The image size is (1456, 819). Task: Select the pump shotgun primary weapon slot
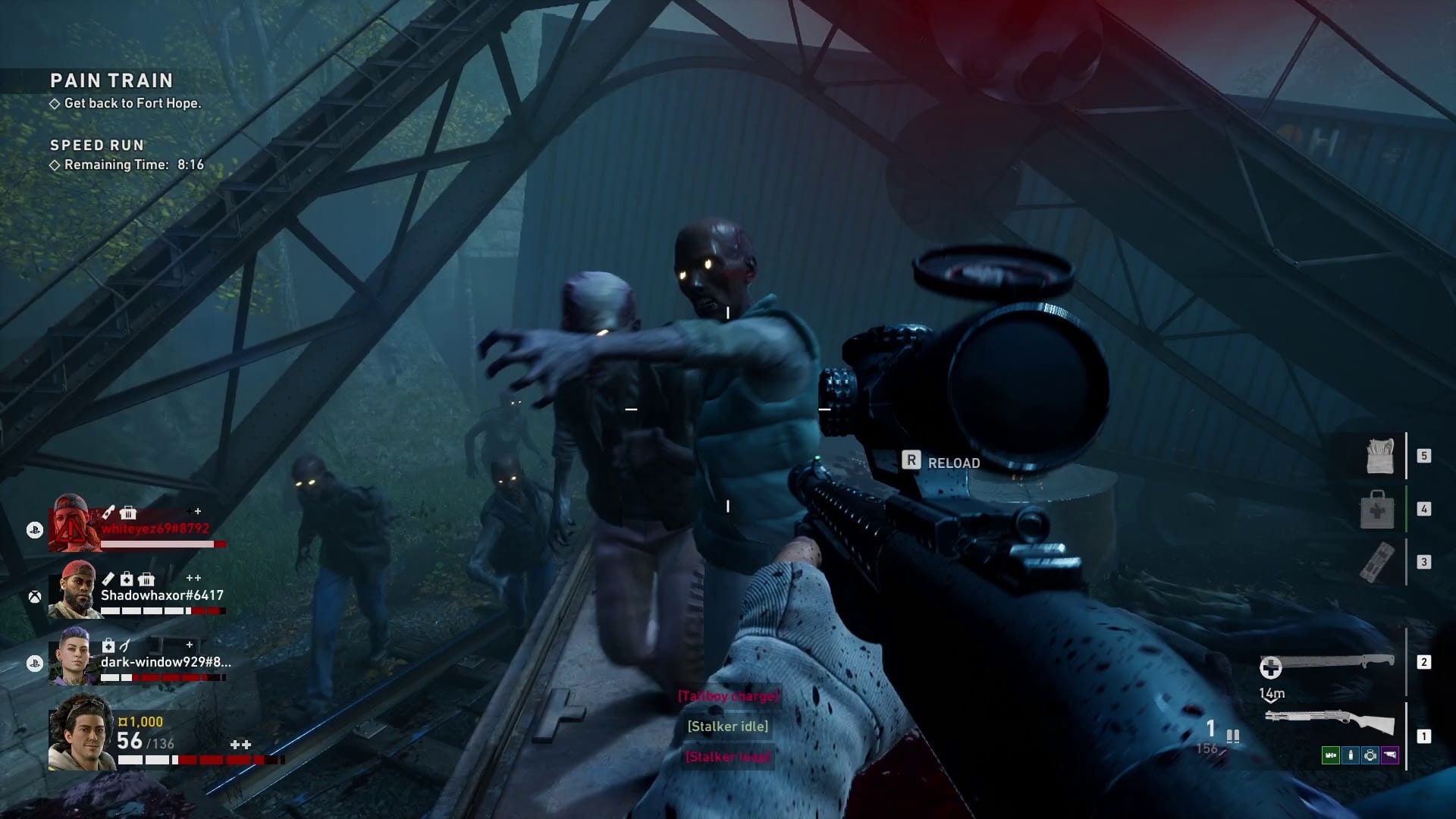[1330, 721]
